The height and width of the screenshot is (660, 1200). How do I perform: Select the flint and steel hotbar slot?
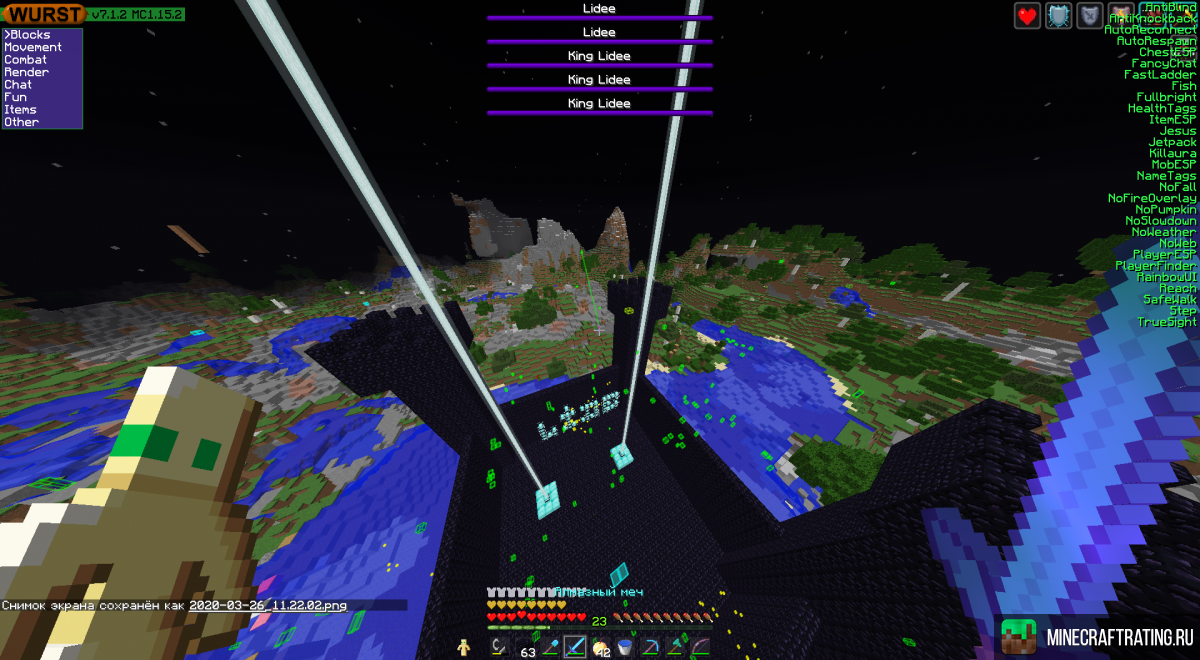[500, 648]
